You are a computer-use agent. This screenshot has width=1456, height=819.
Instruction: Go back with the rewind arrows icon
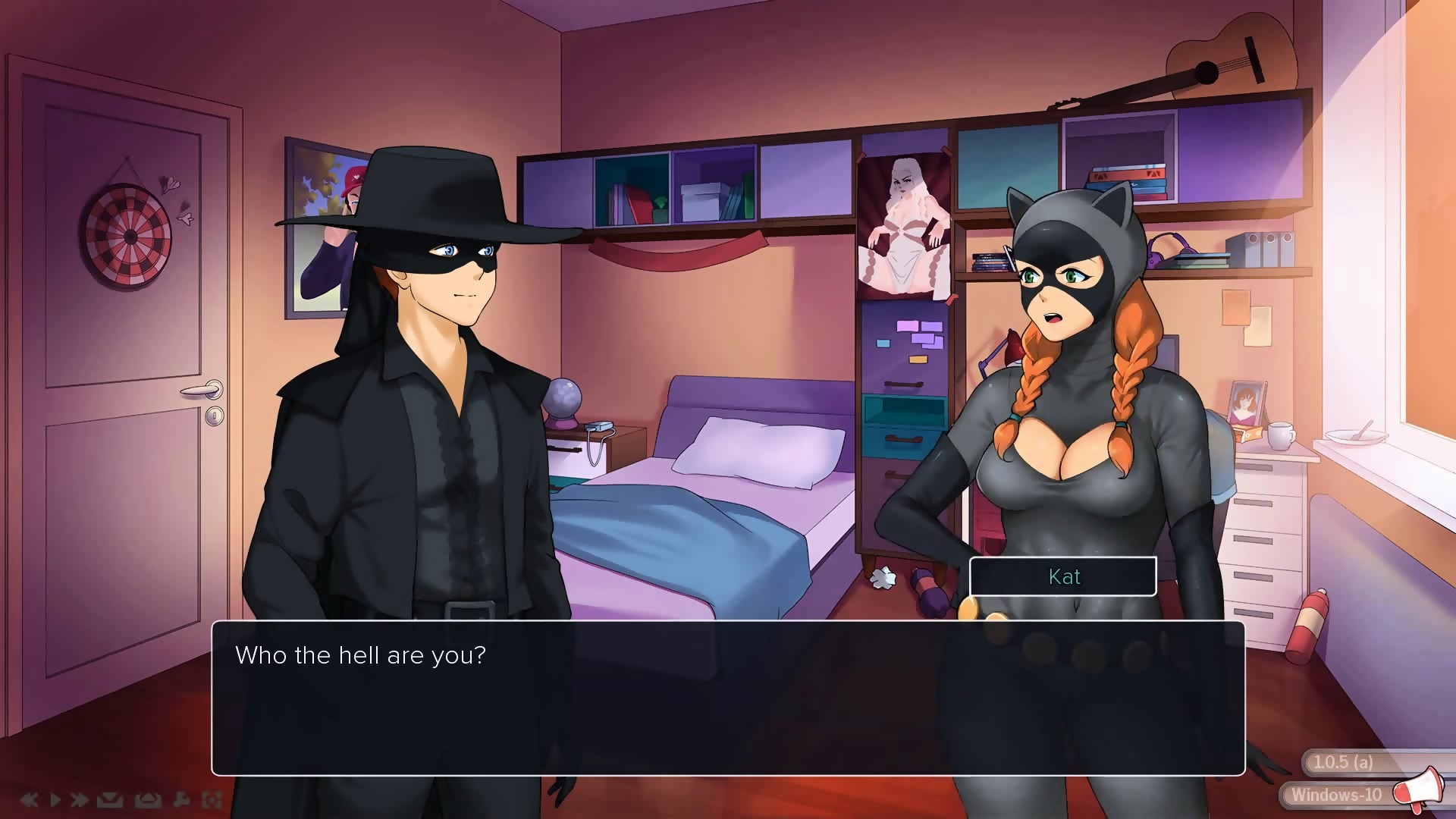click(x=29, y=799)
